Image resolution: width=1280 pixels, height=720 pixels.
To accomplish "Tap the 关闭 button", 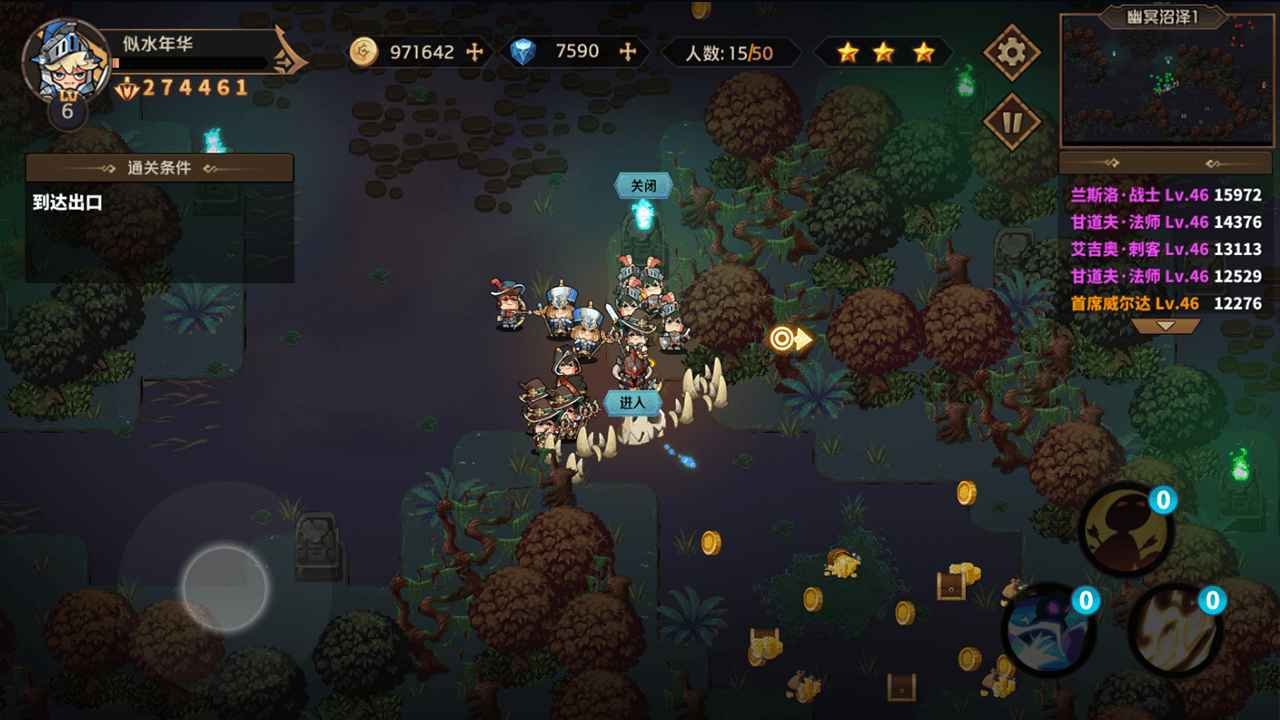I will click(642, 186).
